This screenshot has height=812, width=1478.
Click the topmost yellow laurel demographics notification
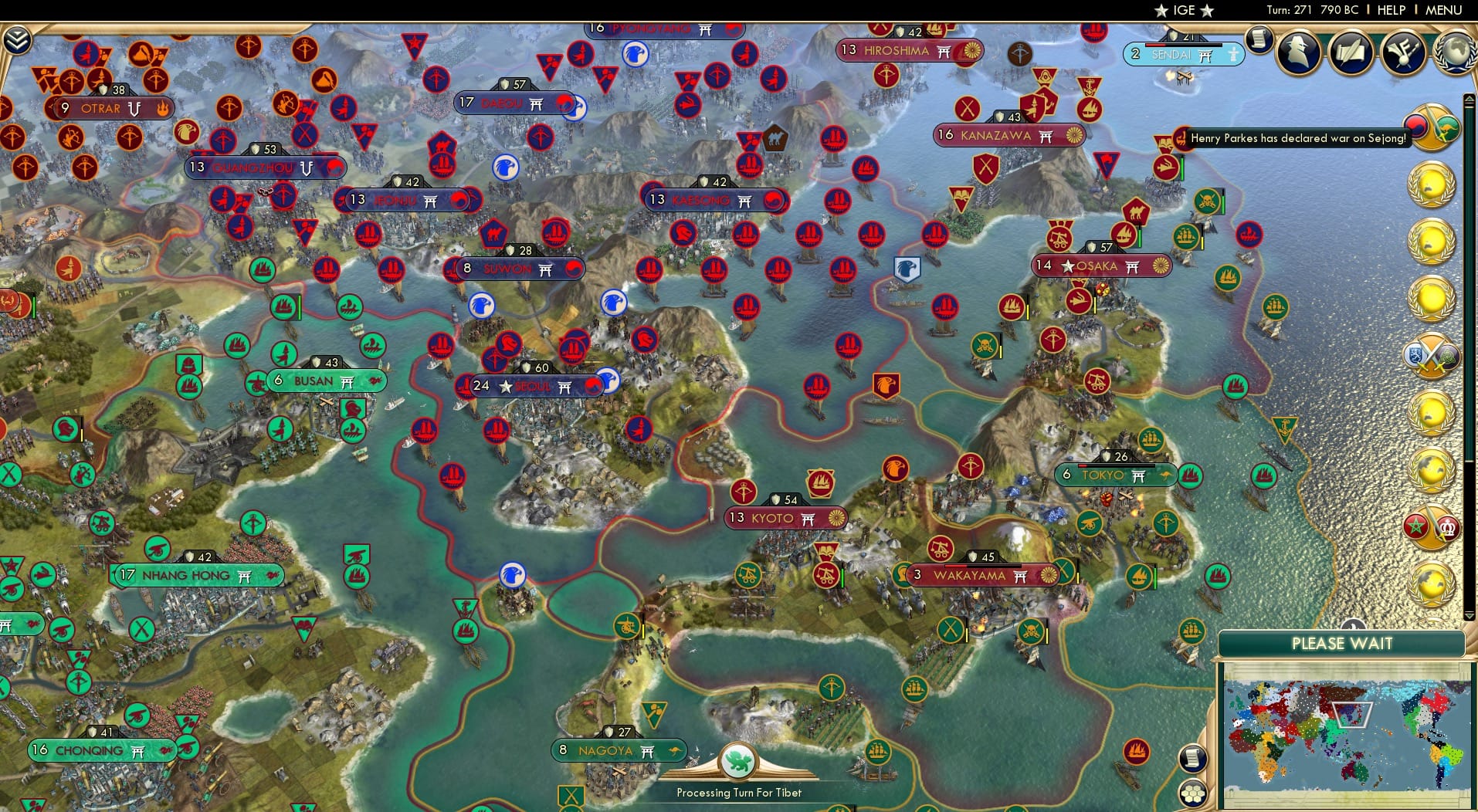click(1432, 184)
